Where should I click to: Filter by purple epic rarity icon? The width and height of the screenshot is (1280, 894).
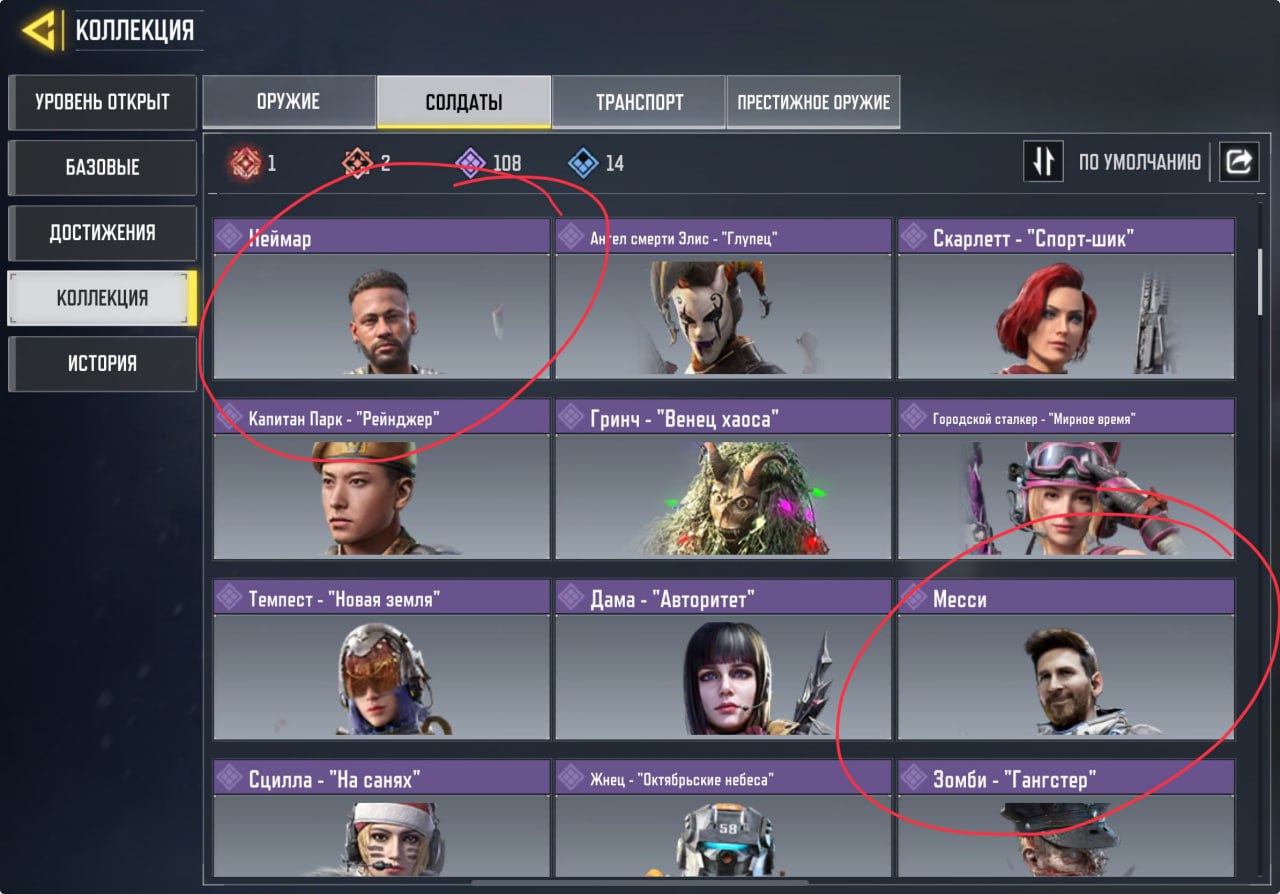[470, 163]
